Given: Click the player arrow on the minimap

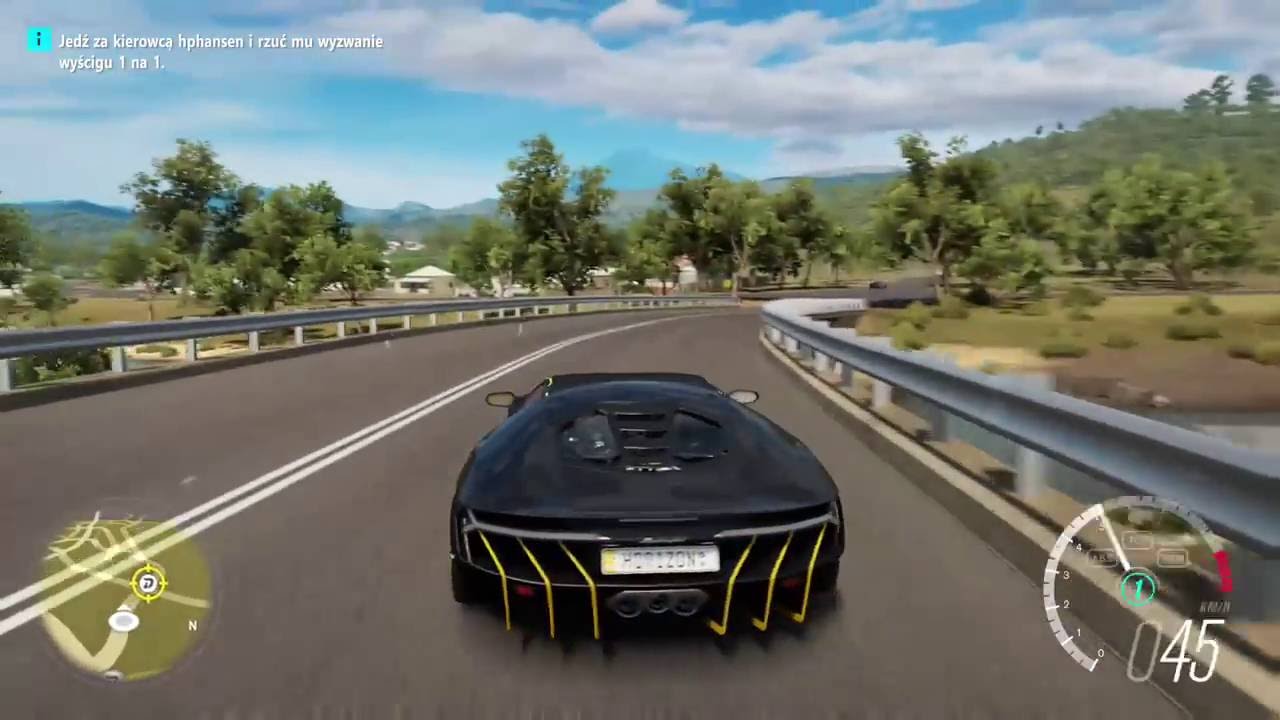Looking at the screenshot, I should [x=123, y=620].
